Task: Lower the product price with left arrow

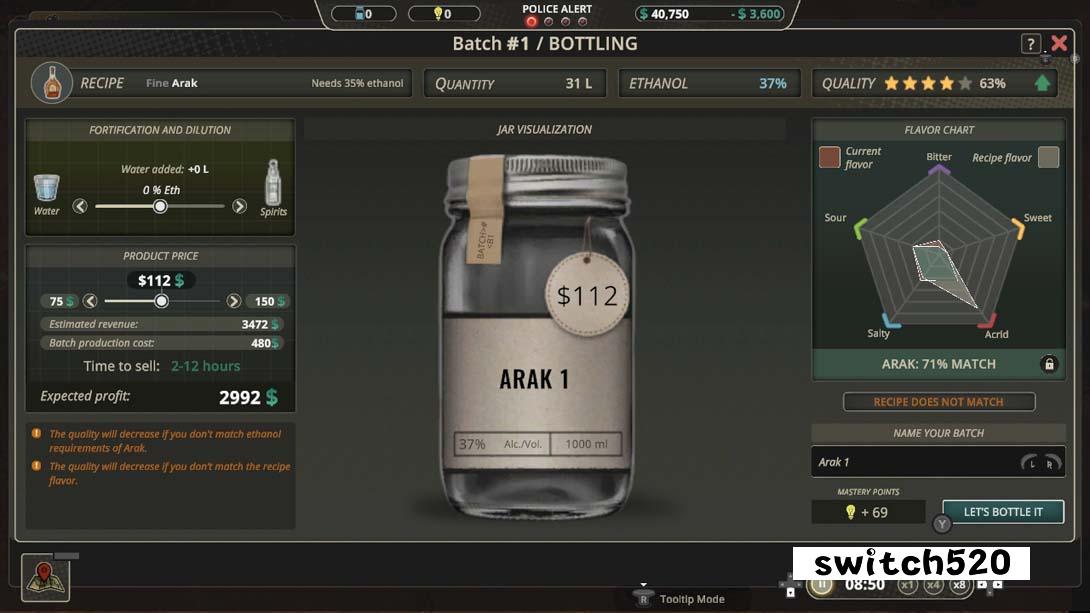Action: (x=90, y=301)
